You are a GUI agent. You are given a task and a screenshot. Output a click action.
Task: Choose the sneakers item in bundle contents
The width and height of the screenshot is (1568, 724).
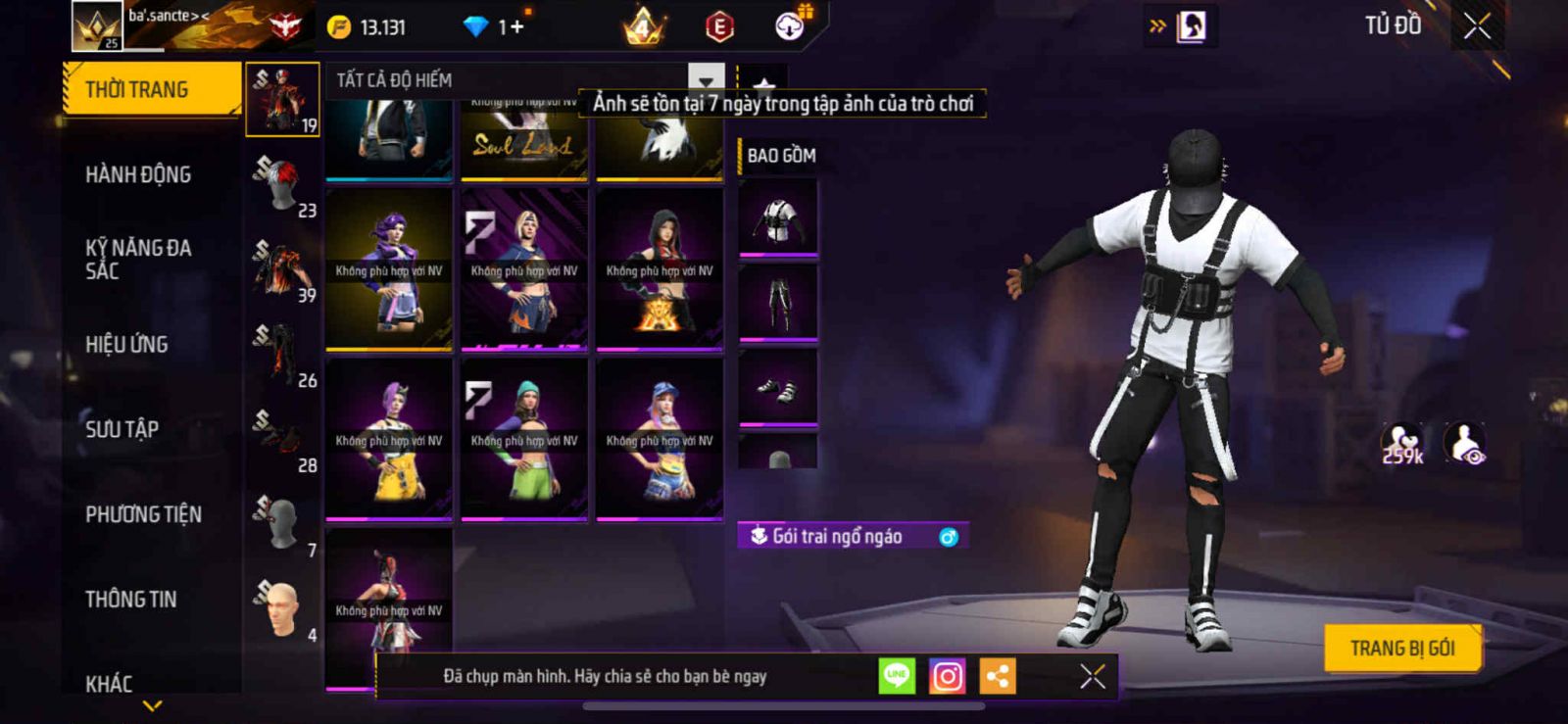click(x=778, y=390)
